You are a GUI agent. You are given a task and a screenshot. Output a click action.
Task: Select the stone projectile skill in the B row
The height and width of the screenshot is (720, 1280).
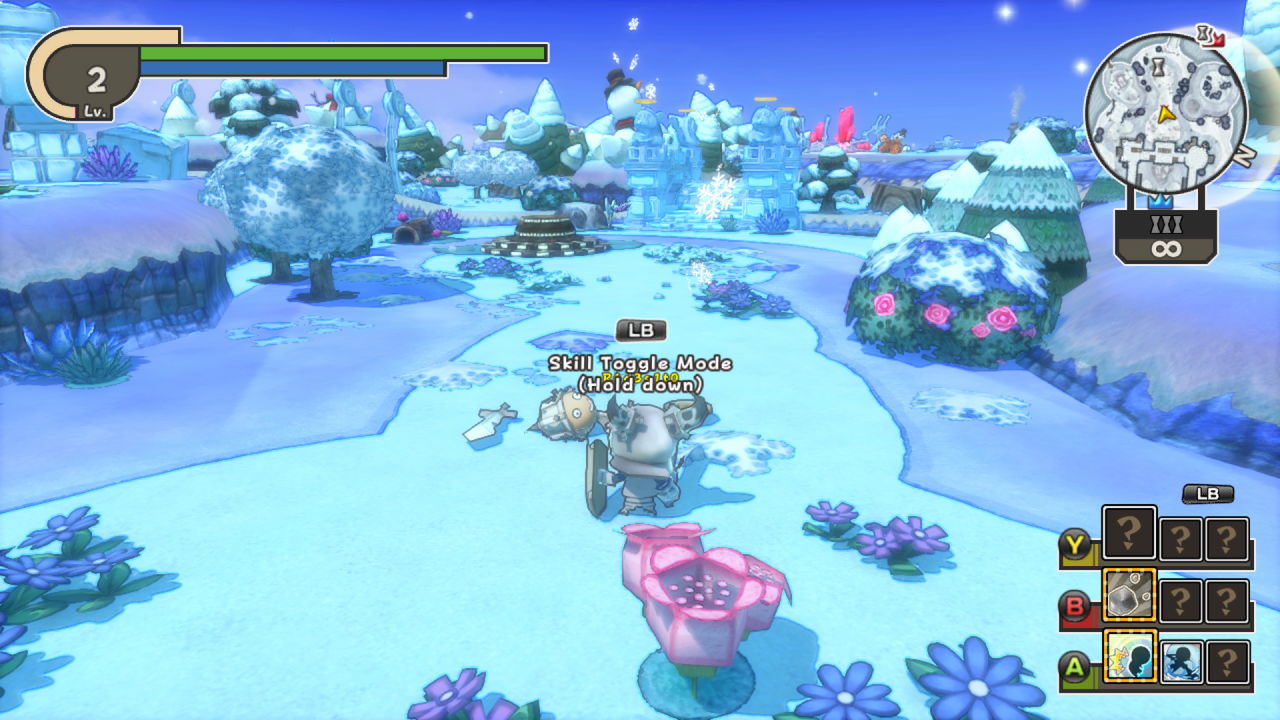pos(1129,596)
